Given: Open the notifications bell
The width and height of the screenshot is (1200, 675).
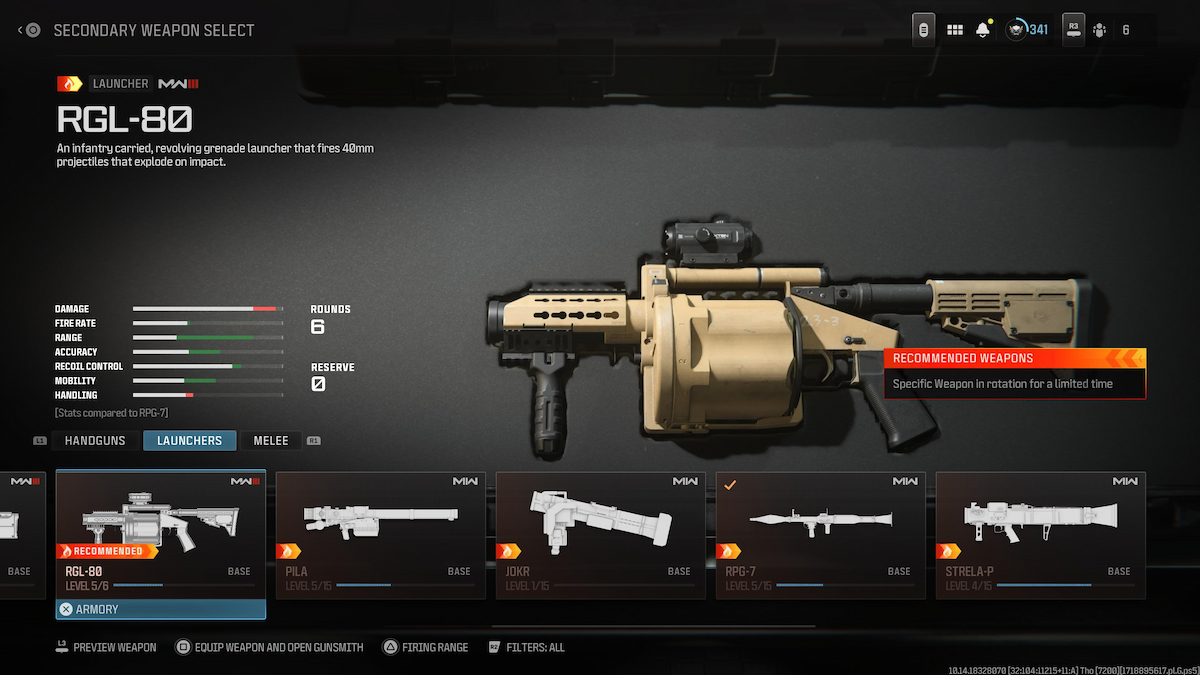Looking at the screenshot, I should pyautogui.click(x=983, y=30).
